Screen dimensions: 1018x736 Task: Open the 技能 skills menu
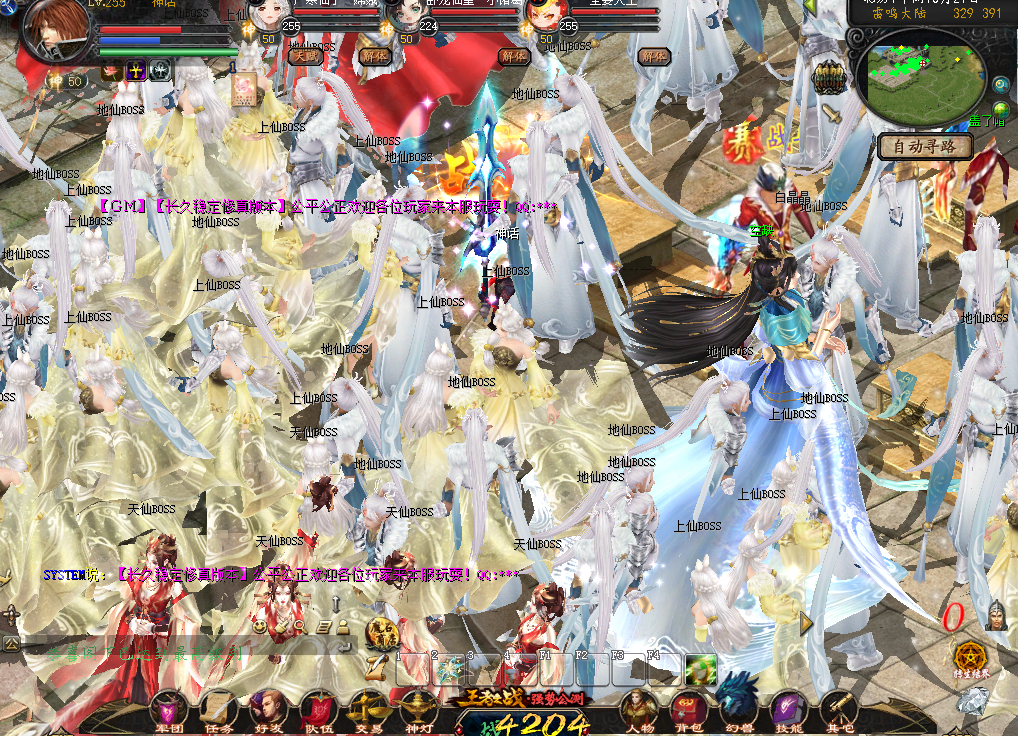tap(786, 710)
